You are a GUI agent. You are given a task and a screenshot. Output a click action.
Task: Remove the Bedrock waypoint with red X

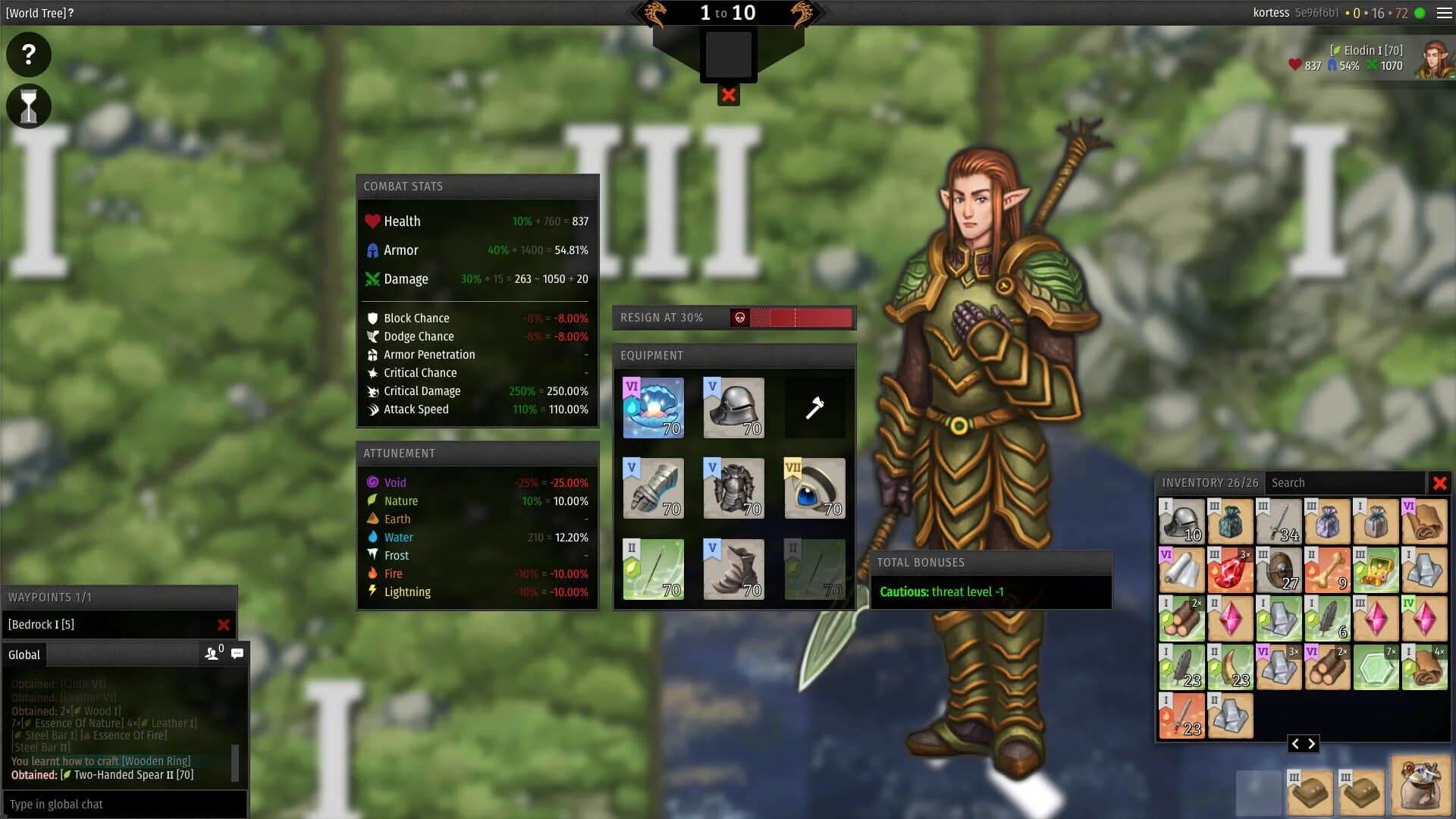224,625
